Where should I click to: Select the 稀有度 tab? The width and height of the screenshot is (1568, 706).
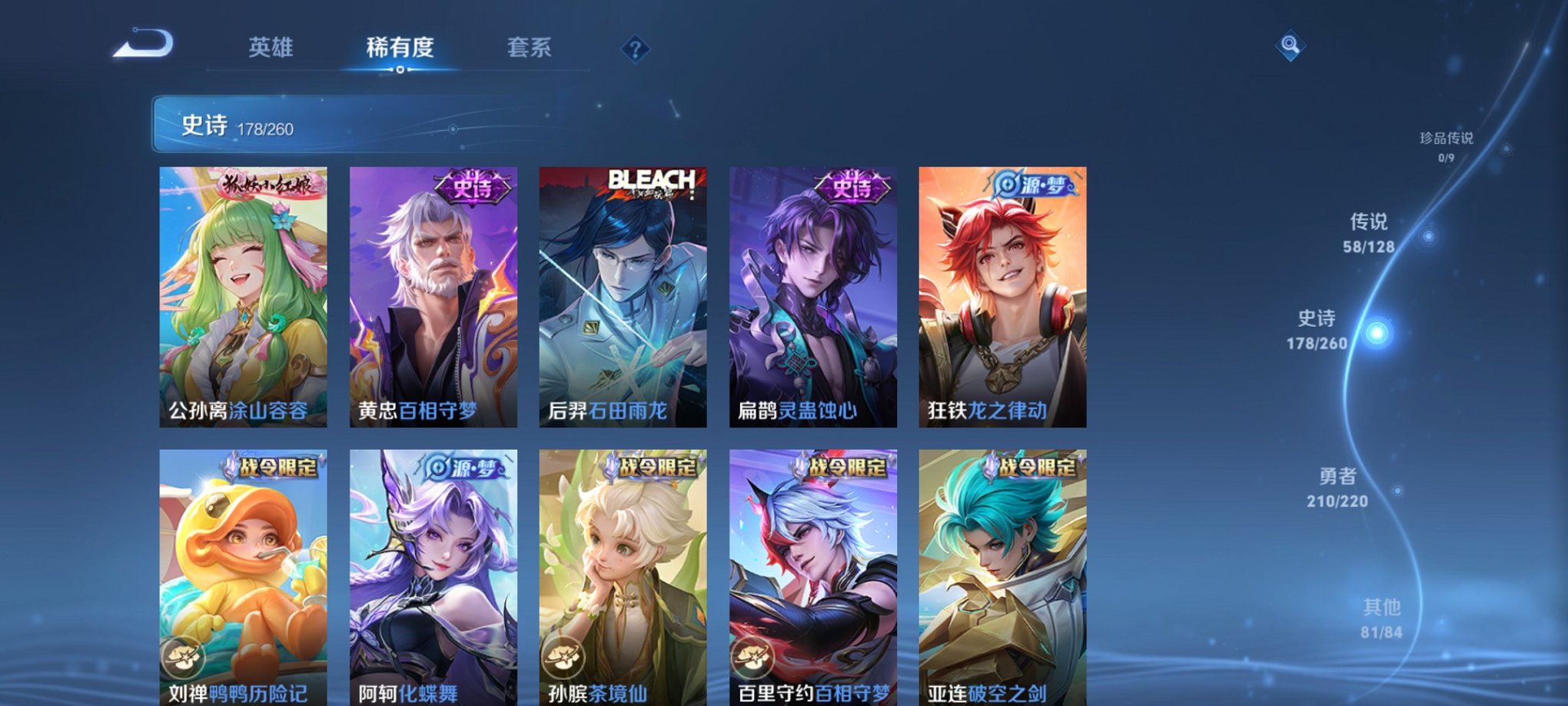(399, 48)
